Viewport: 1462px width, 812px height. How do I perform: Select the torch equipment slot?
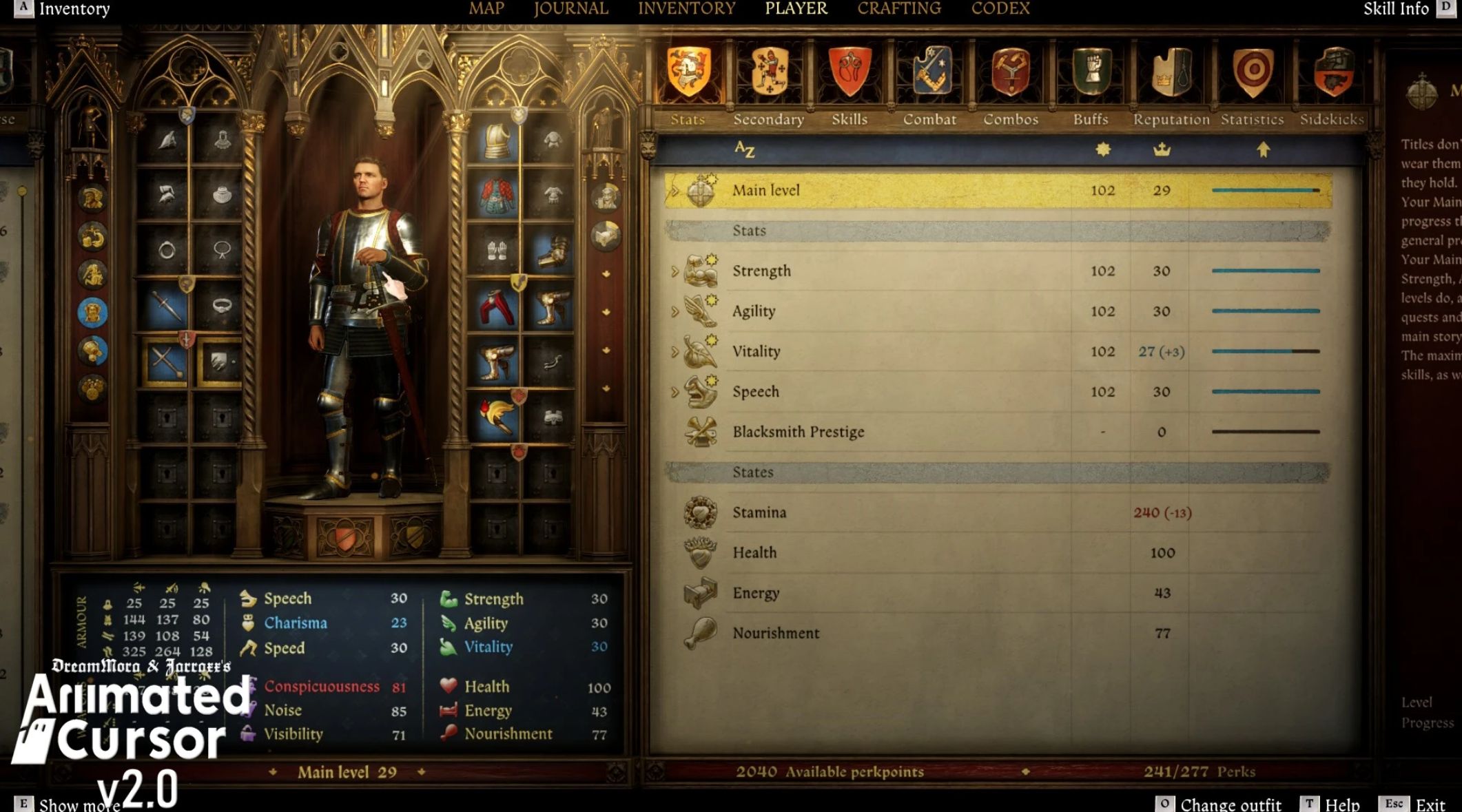(496, 416)
